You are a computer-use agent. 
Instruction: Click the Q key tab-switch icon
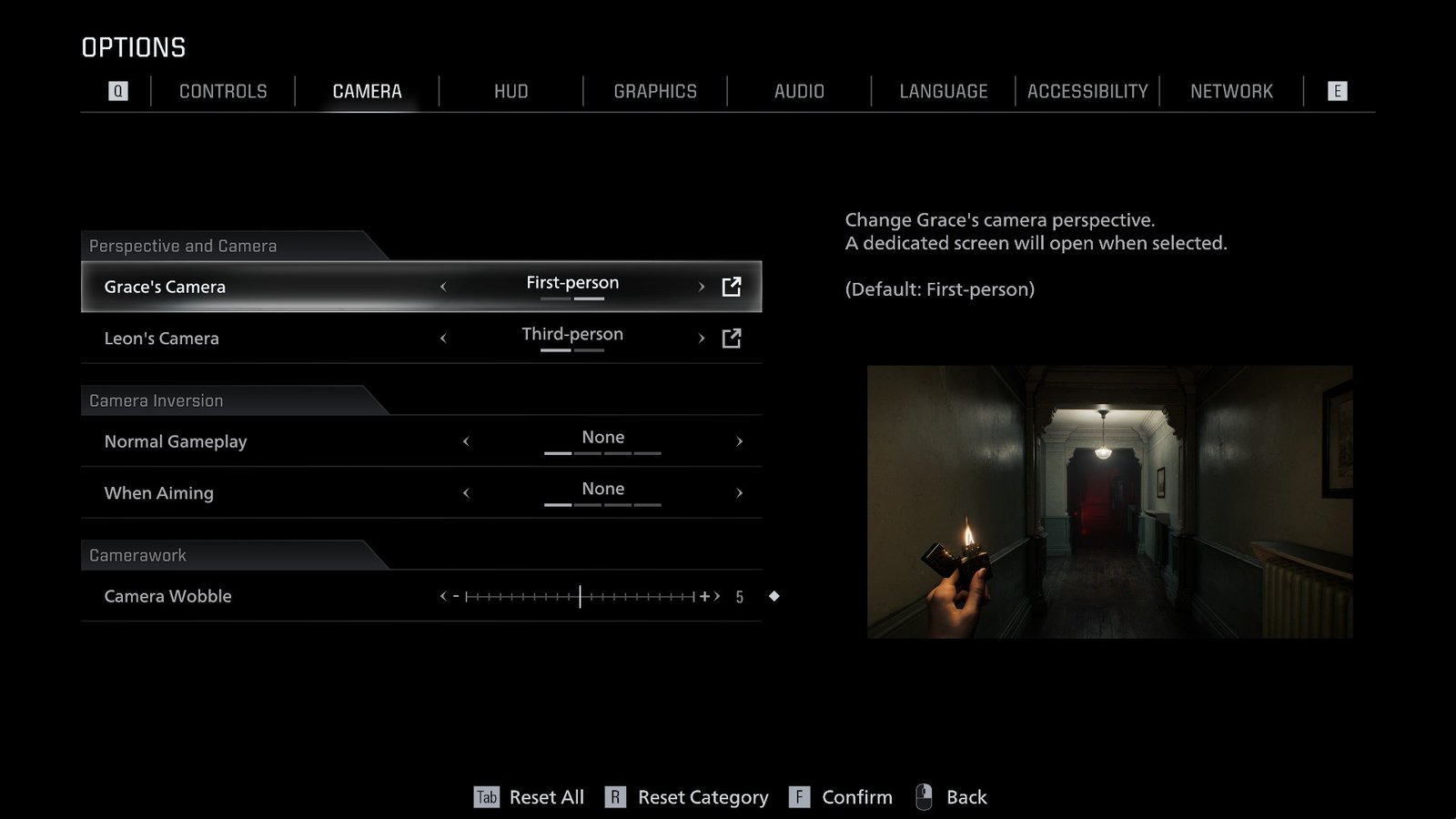click(116, 90)
